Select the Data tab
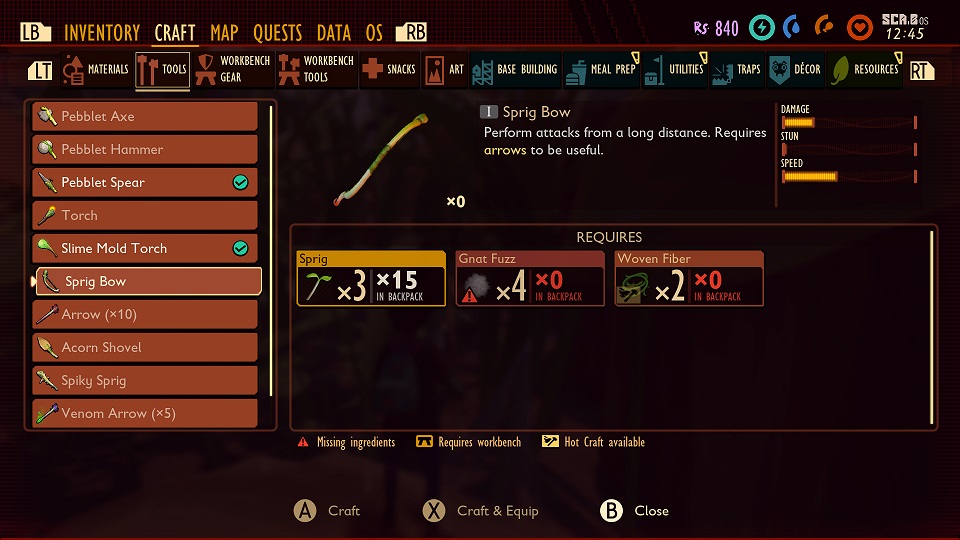 click(334, 33)
